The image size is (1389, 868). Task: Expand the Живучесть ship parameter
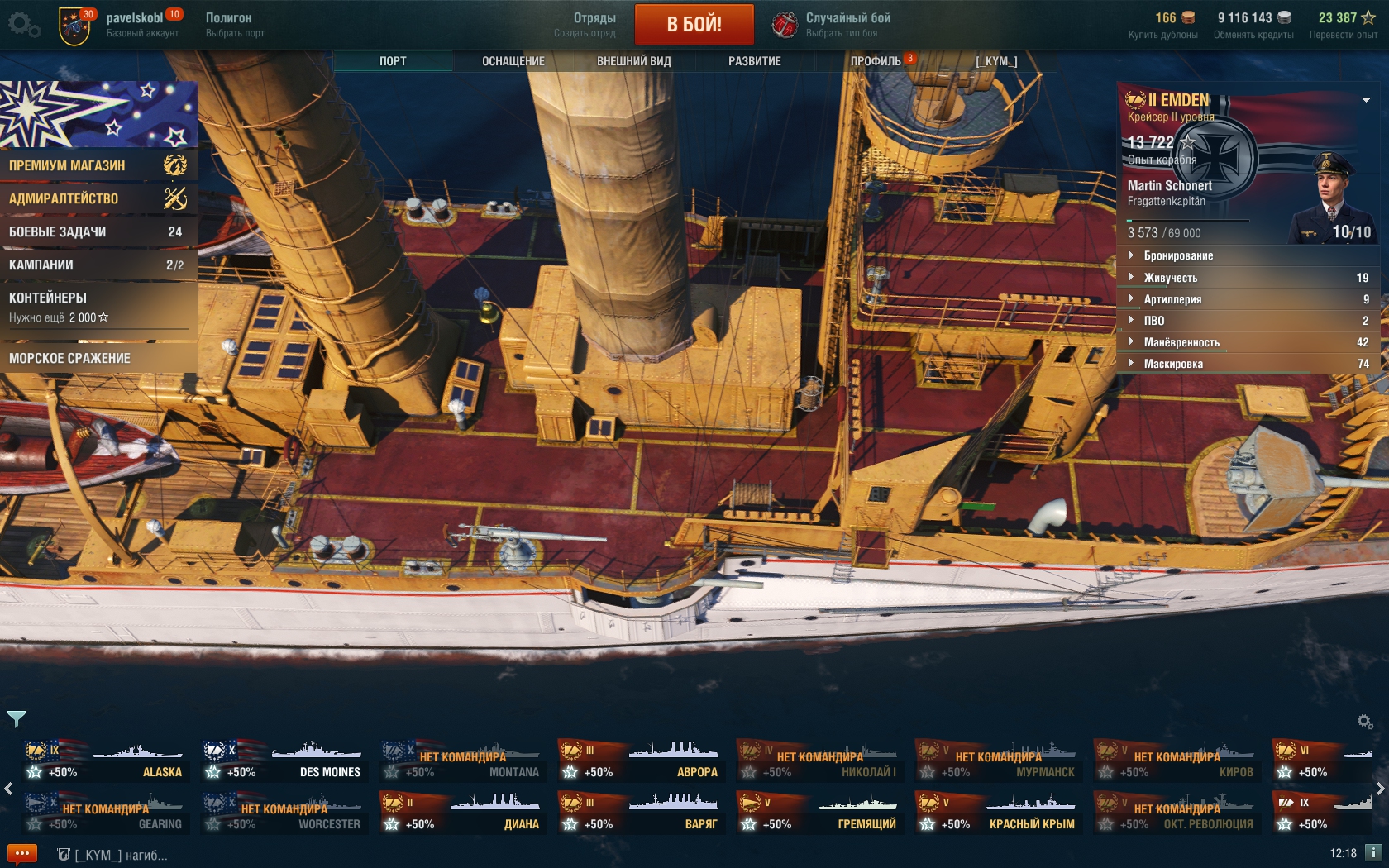click(x=1170, y=278)
